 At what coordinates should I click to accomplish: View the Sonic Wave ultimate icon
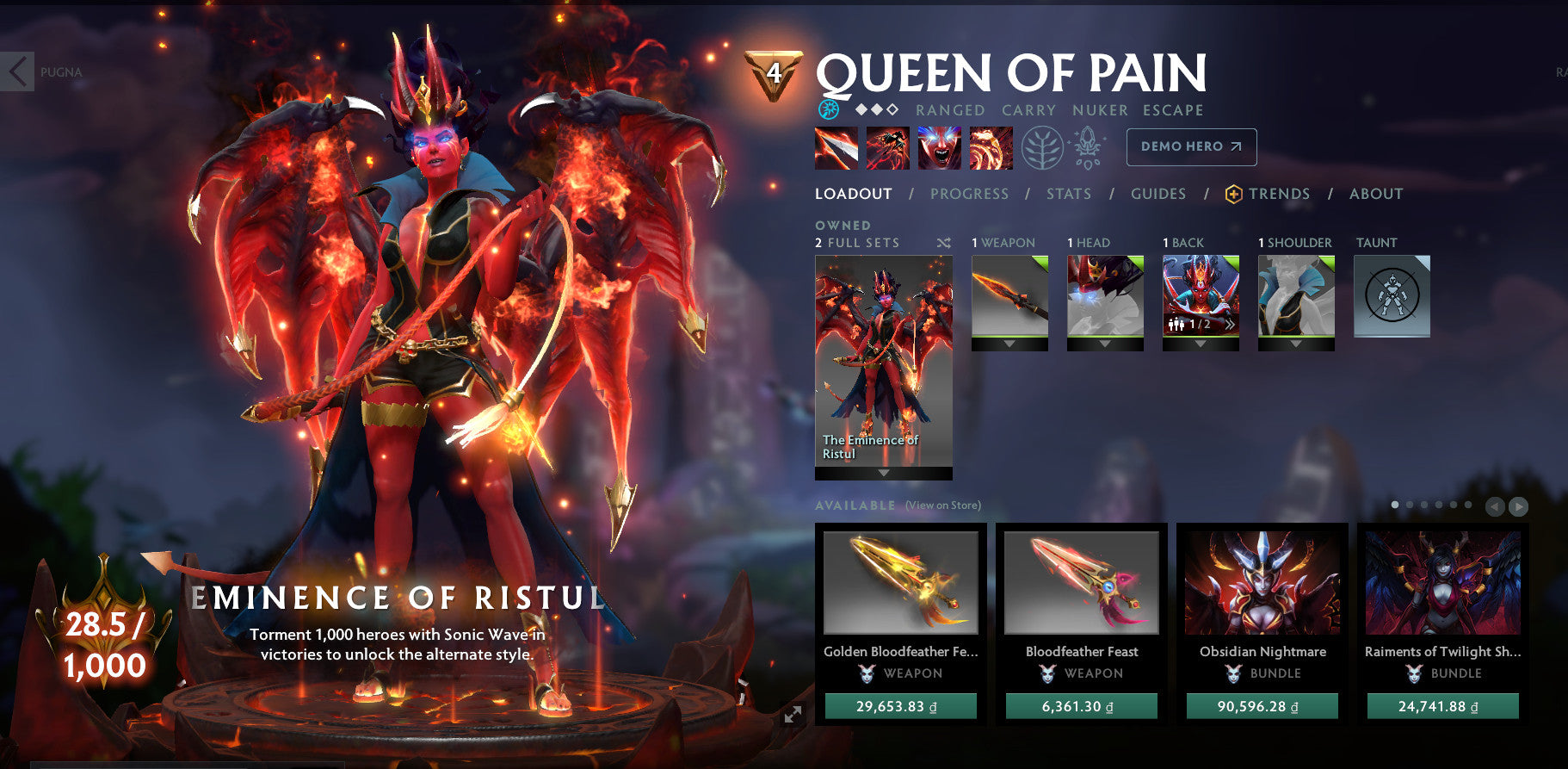(x=990, y=147)
